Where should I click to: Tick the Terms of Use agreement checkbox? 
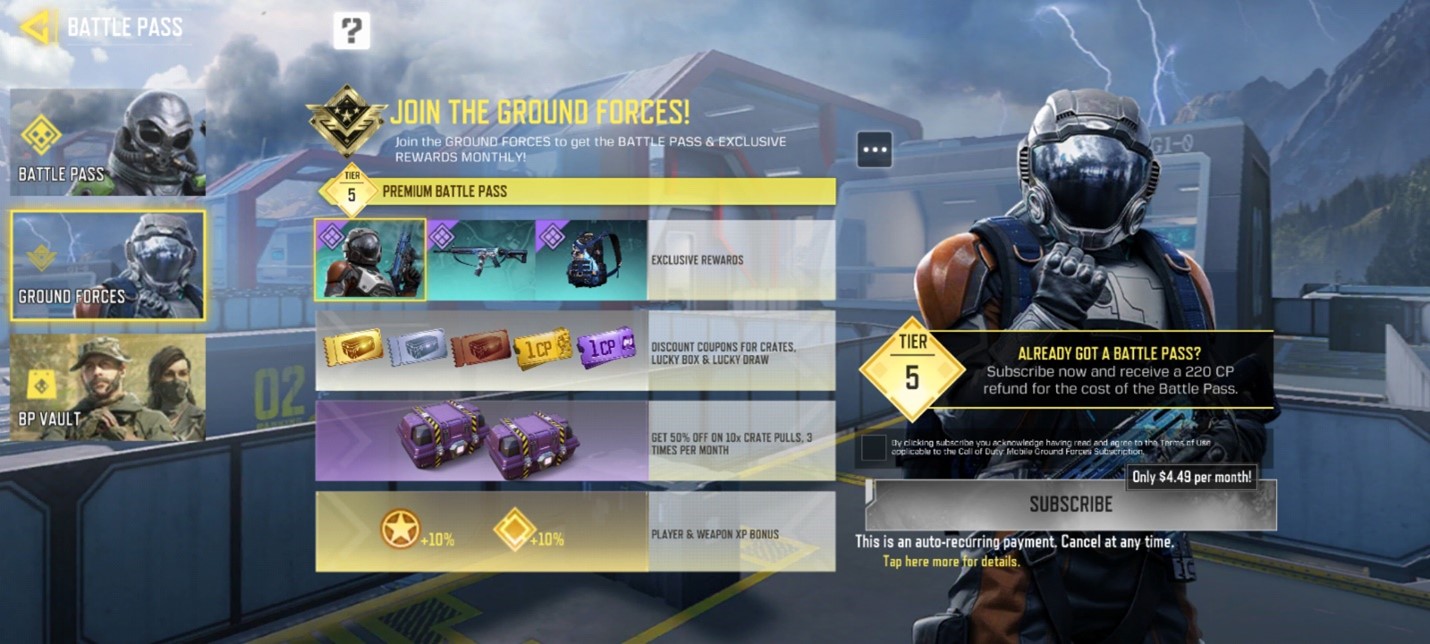(x=873, y=448)
